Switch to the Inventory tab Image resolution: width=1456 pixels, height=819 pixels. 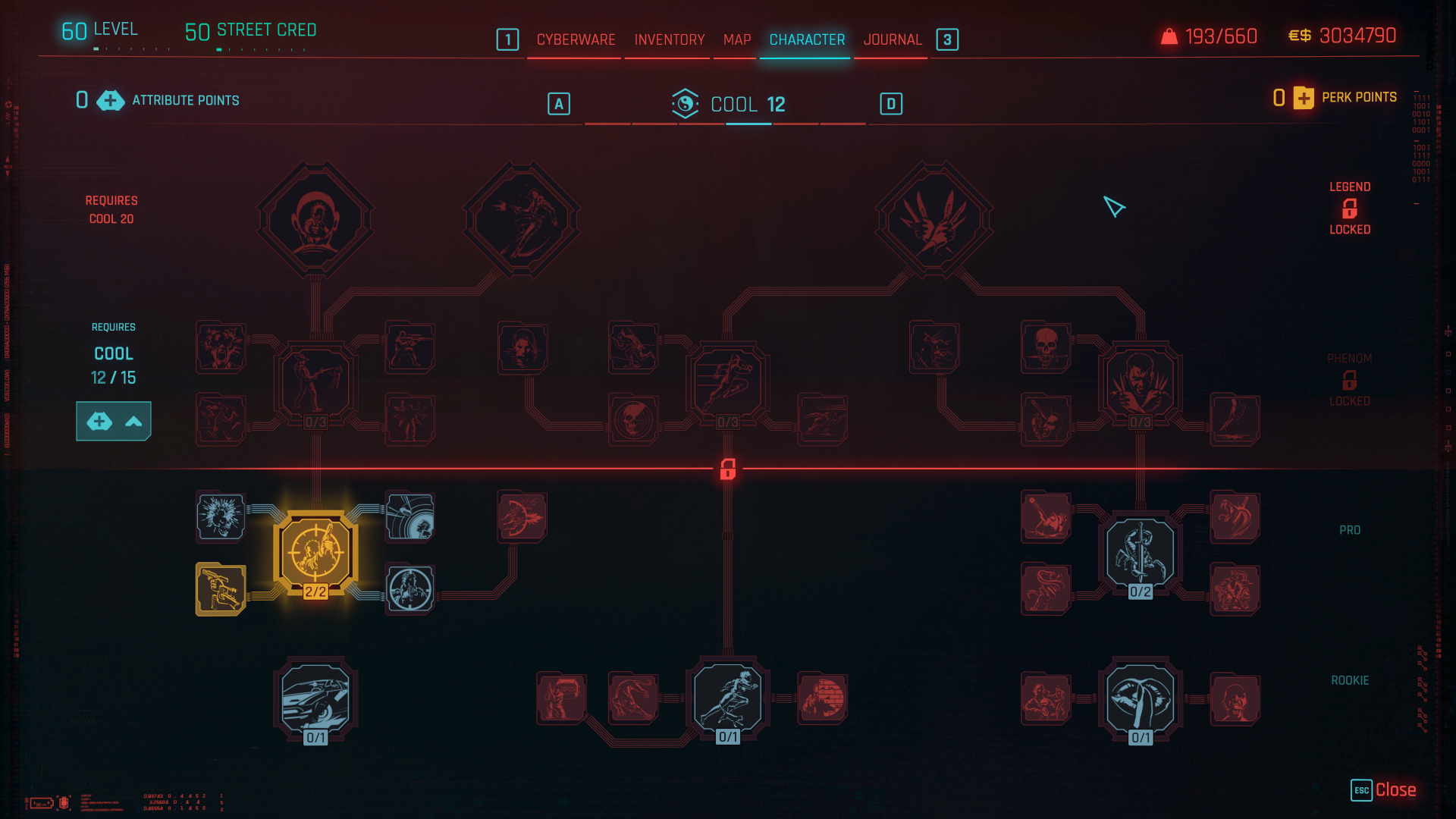(669, 39)
